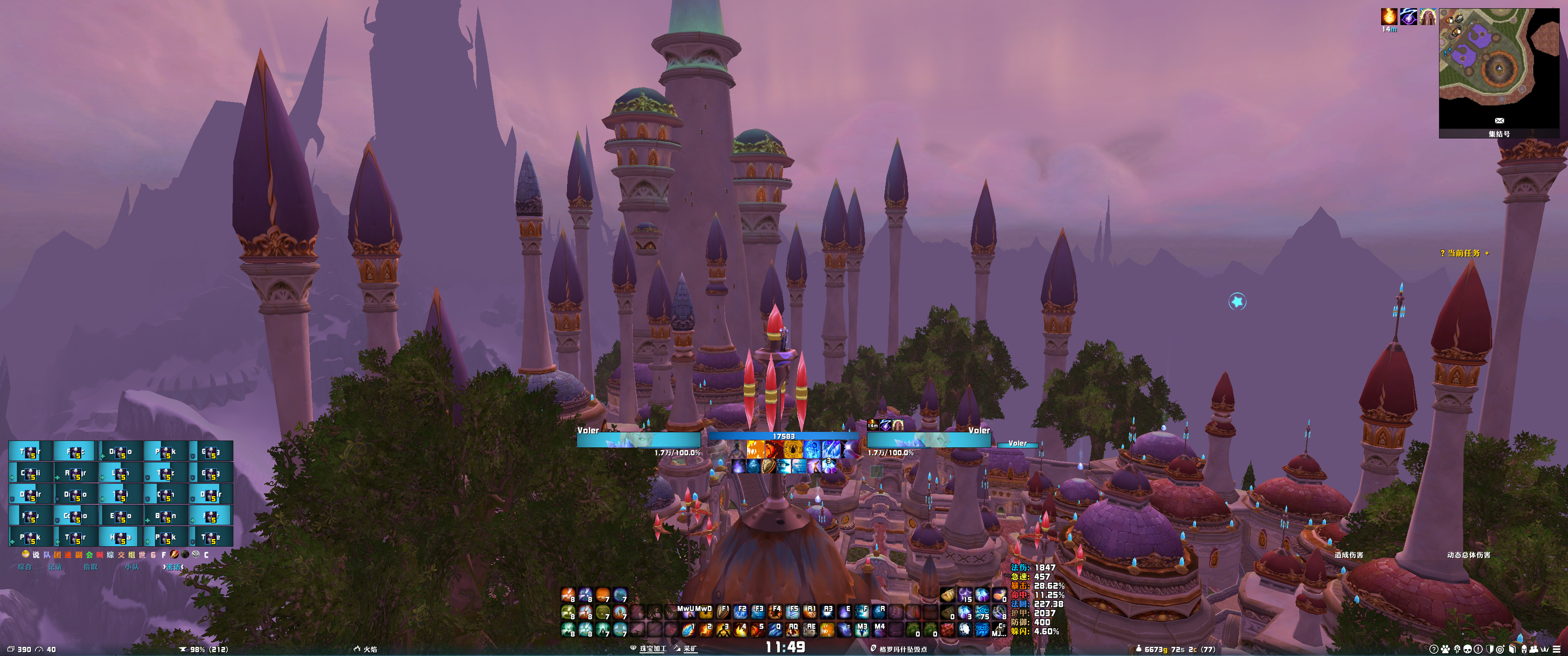Open the 拾取 loot chat tab

click(90, 567)
